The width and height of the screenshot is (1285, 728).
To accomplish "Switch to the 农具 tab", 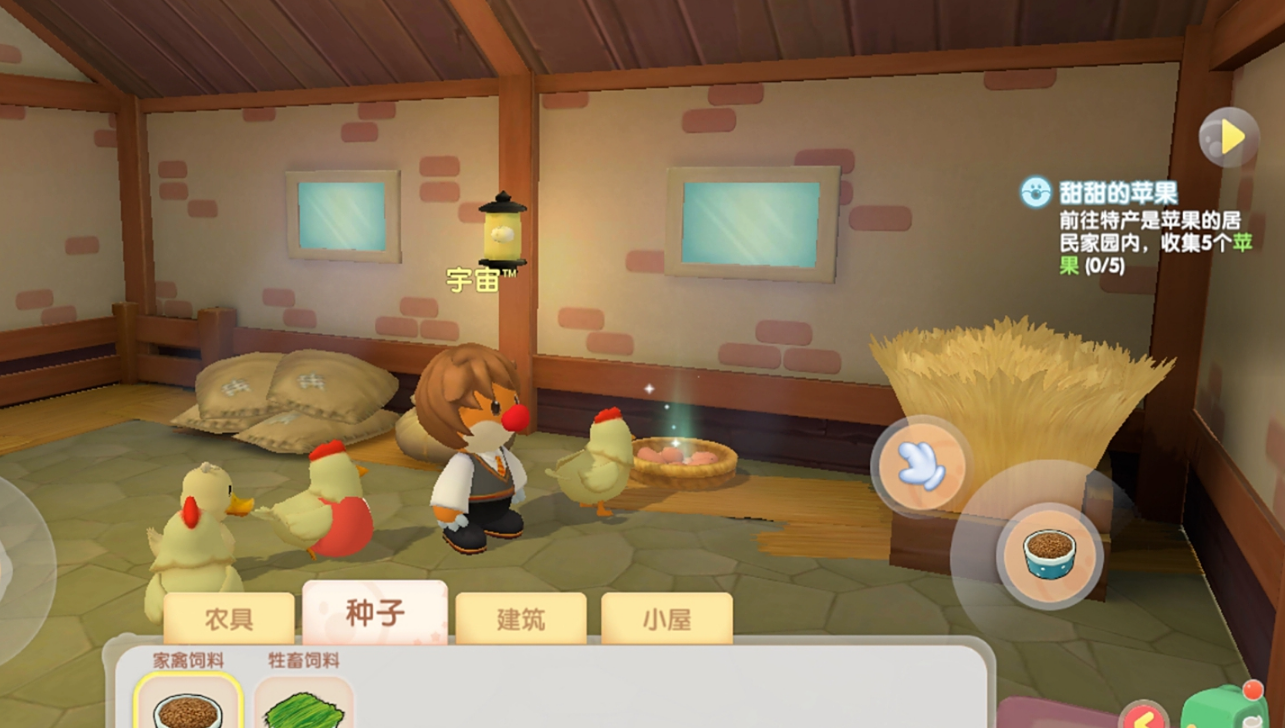I will tap(229, 618).
